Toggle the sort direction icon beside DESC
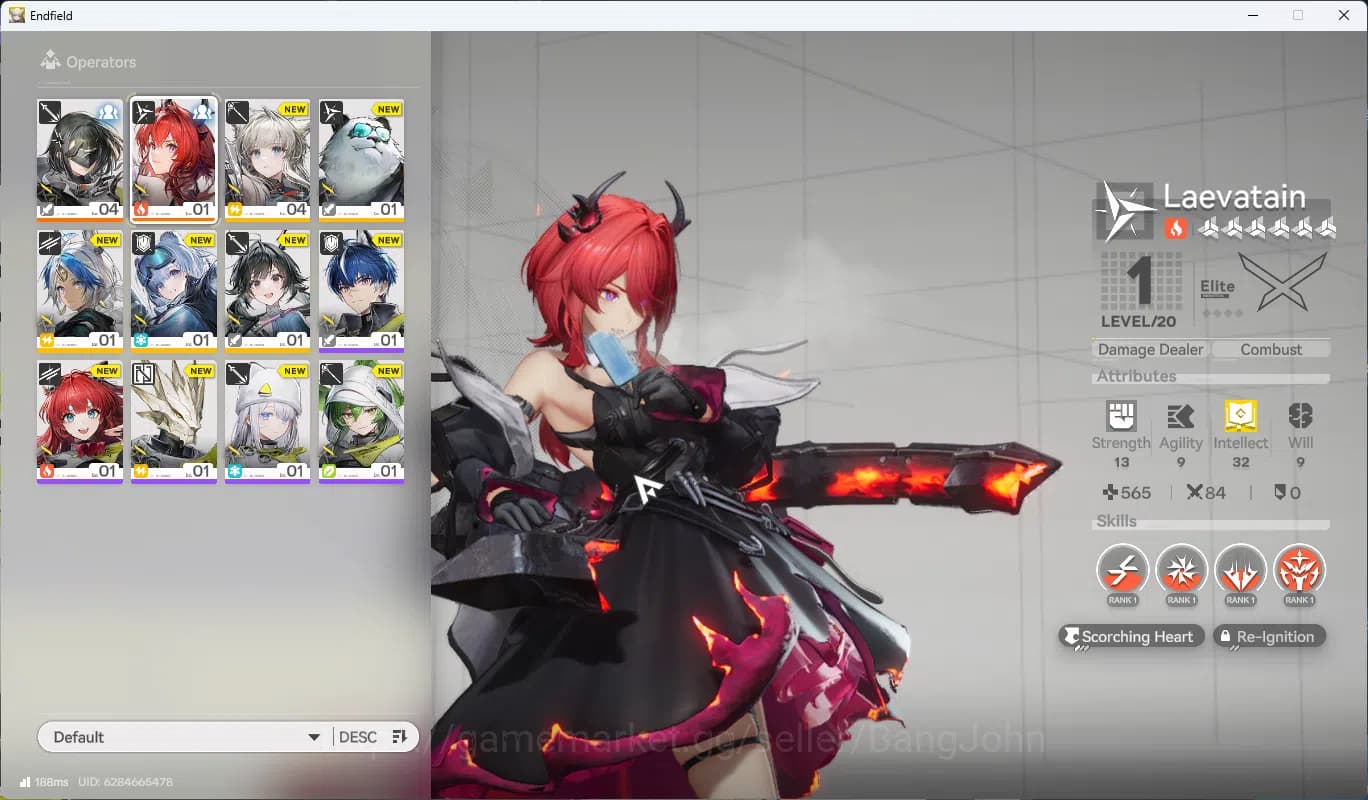1368x800 pixels. [x=398, y=736]
